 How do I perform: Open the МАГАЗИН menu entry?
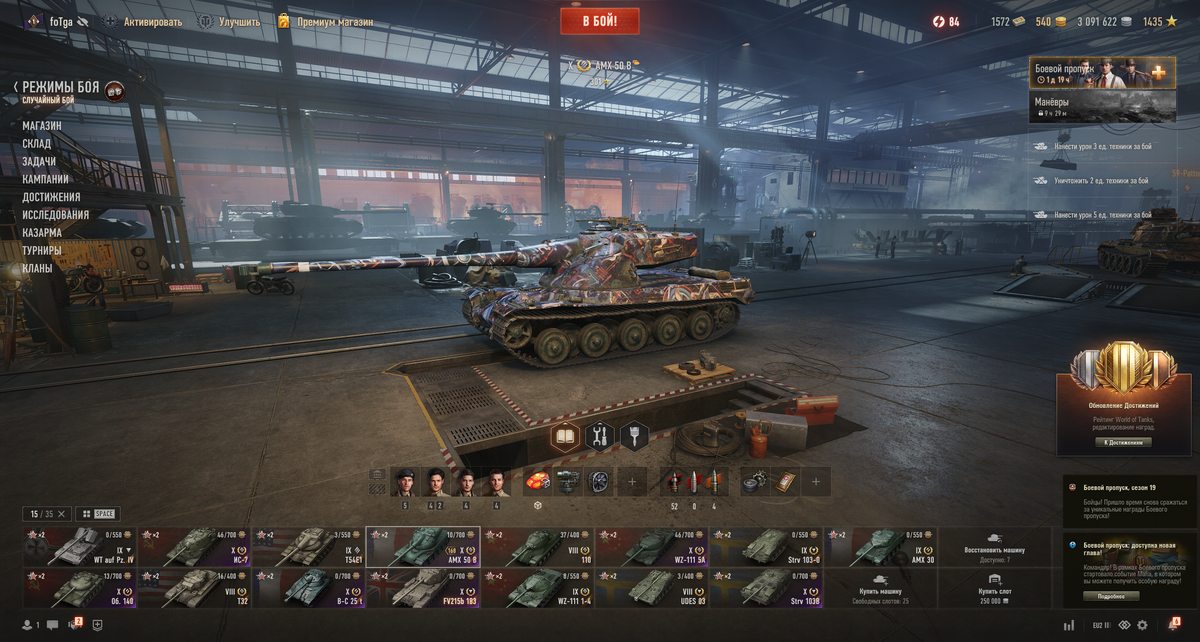point(42,126)
